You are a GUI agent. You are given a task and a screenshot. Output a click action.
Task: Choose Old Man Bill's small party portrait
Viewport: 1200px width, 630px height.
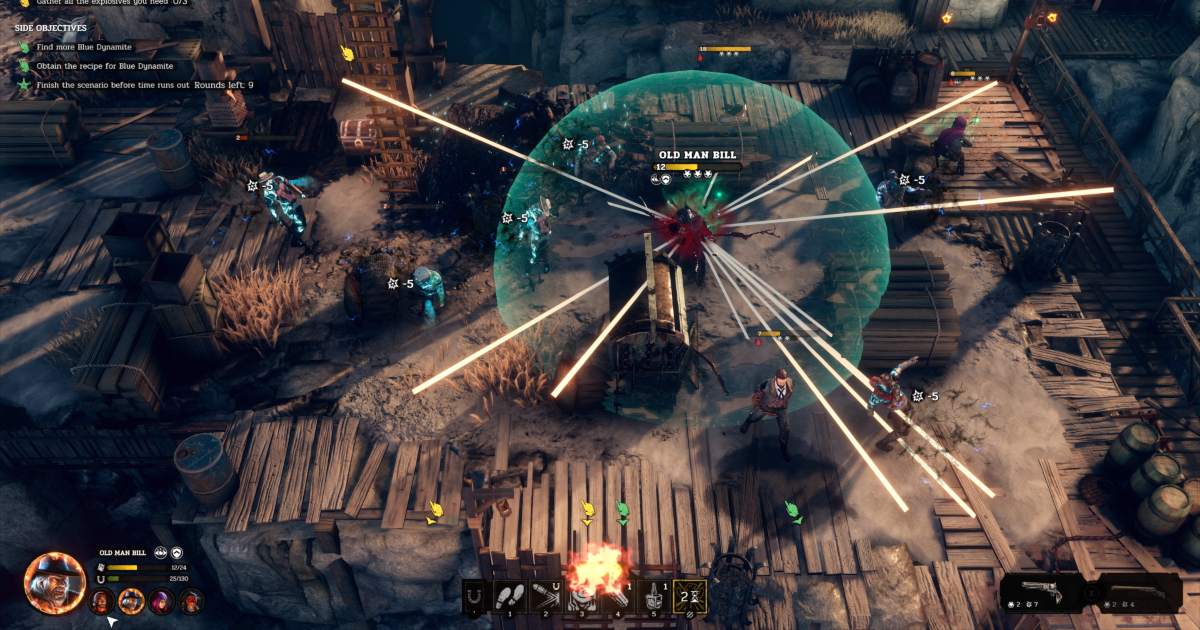click(x=131, y=601)
